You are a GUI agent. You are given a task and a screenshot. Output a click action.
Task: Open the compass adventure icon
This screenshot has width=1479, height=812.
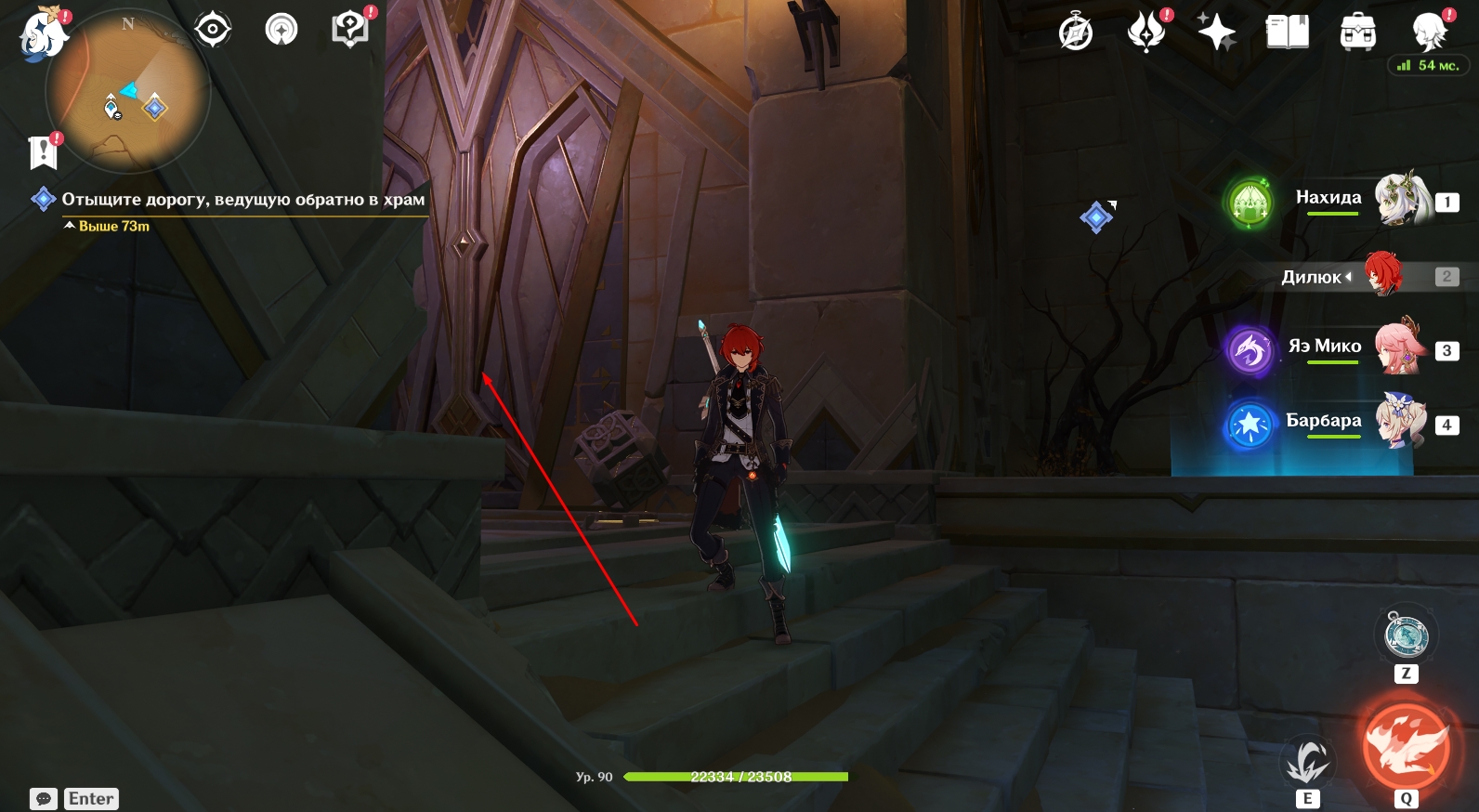[1076, 33]
